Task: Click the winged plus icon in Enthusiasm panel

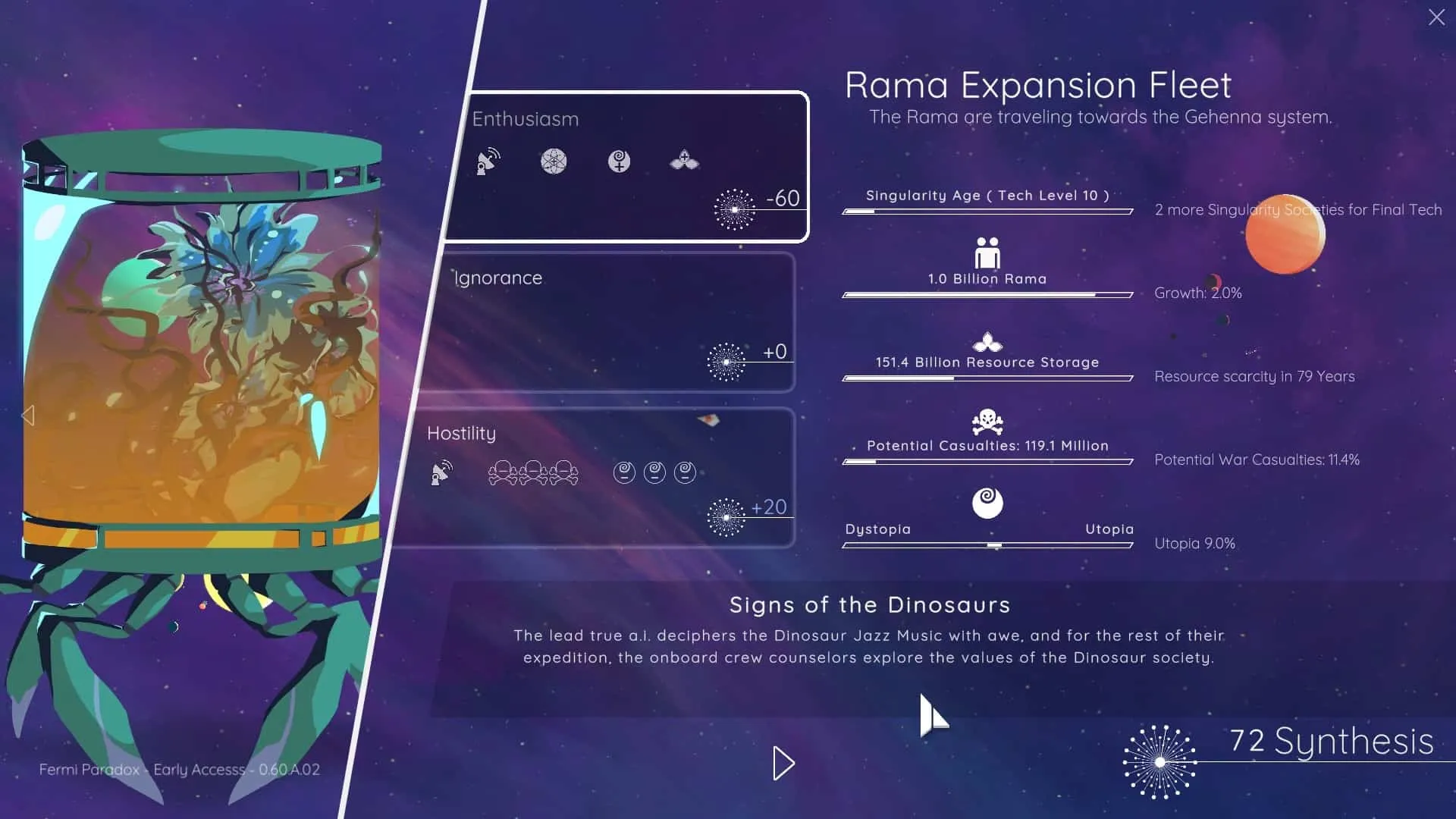Action: (x=684, y=160)
